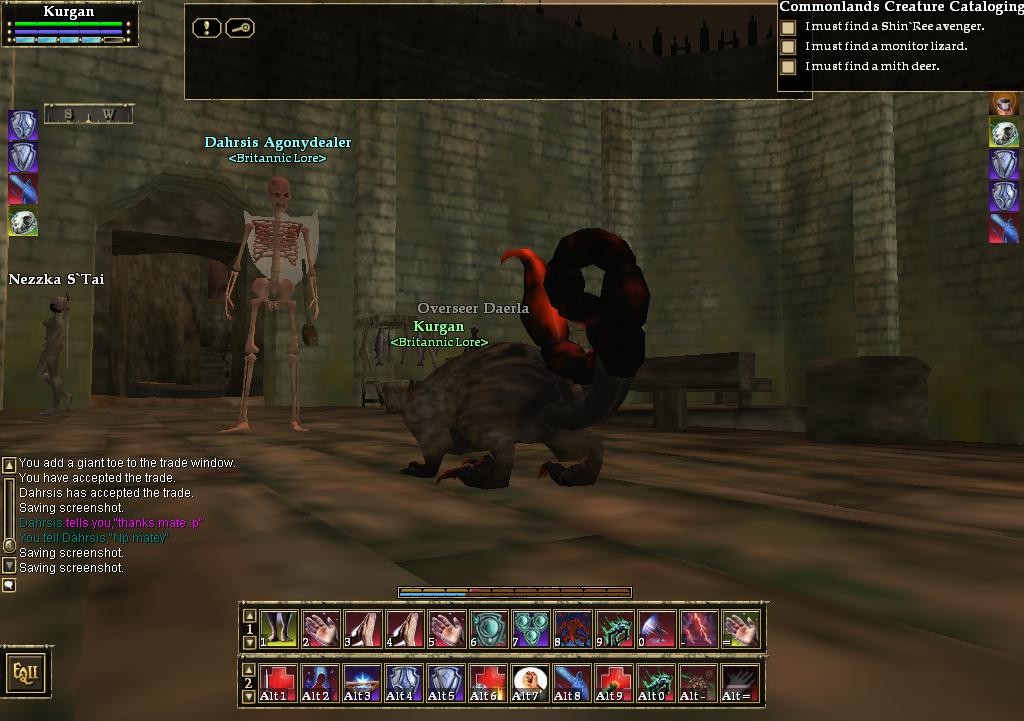Click the Commonlands Creature Cataloging quest title
The image size is (1024, 721).
pyautogui.click(x=900, y=7)
